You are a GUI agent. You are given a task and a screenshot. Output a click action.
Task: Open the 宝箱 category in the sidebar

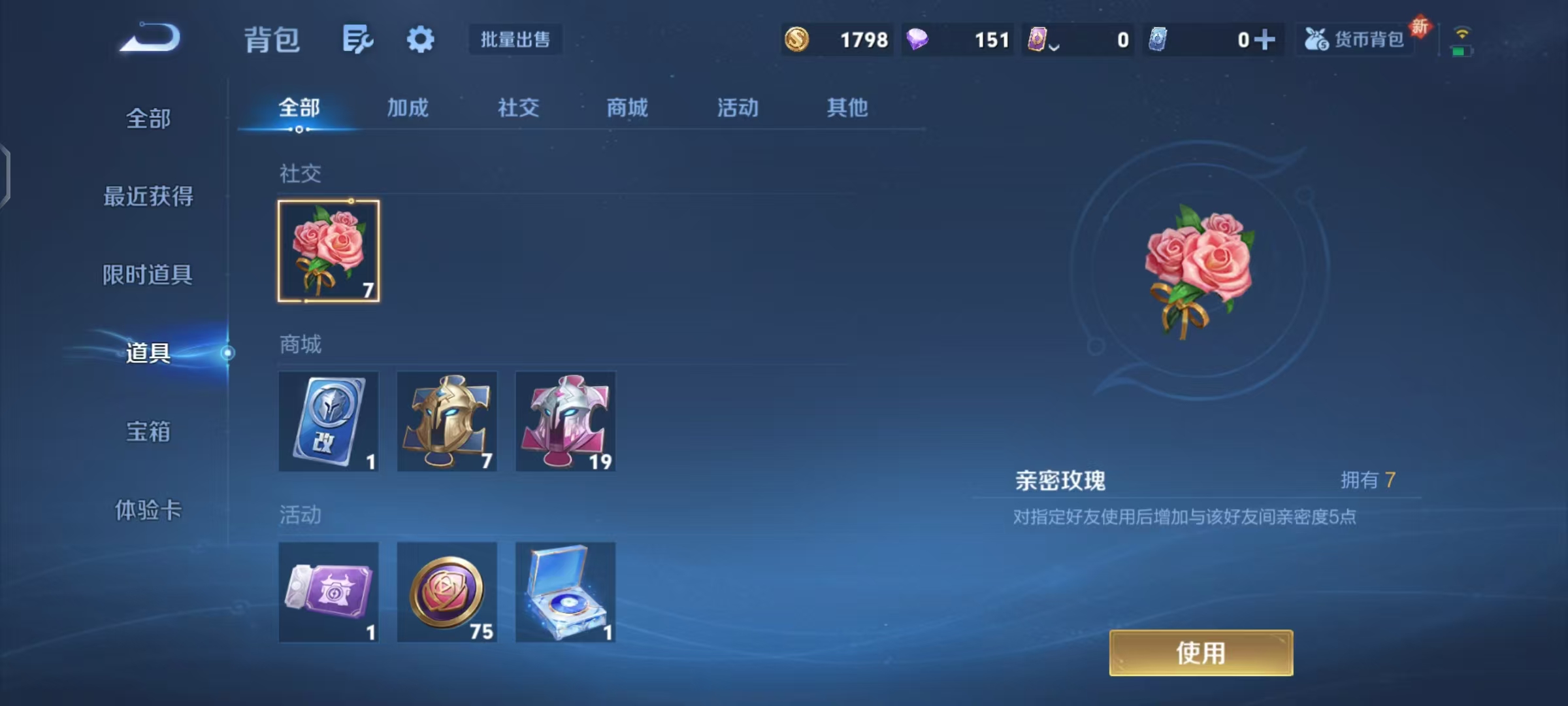(147, 431)
